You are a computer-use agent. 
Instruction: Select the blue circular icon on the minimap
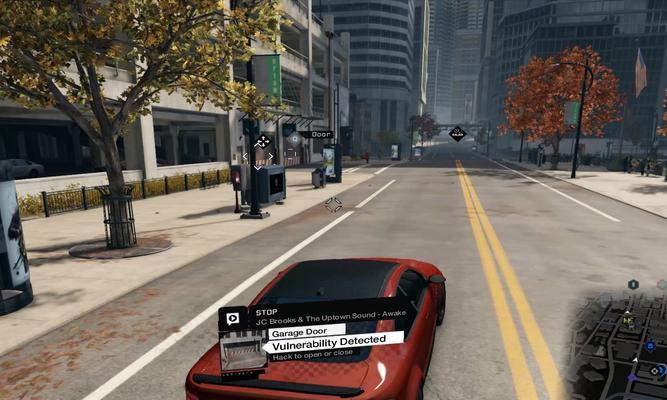pyautogui.click(x=649, y=346)
